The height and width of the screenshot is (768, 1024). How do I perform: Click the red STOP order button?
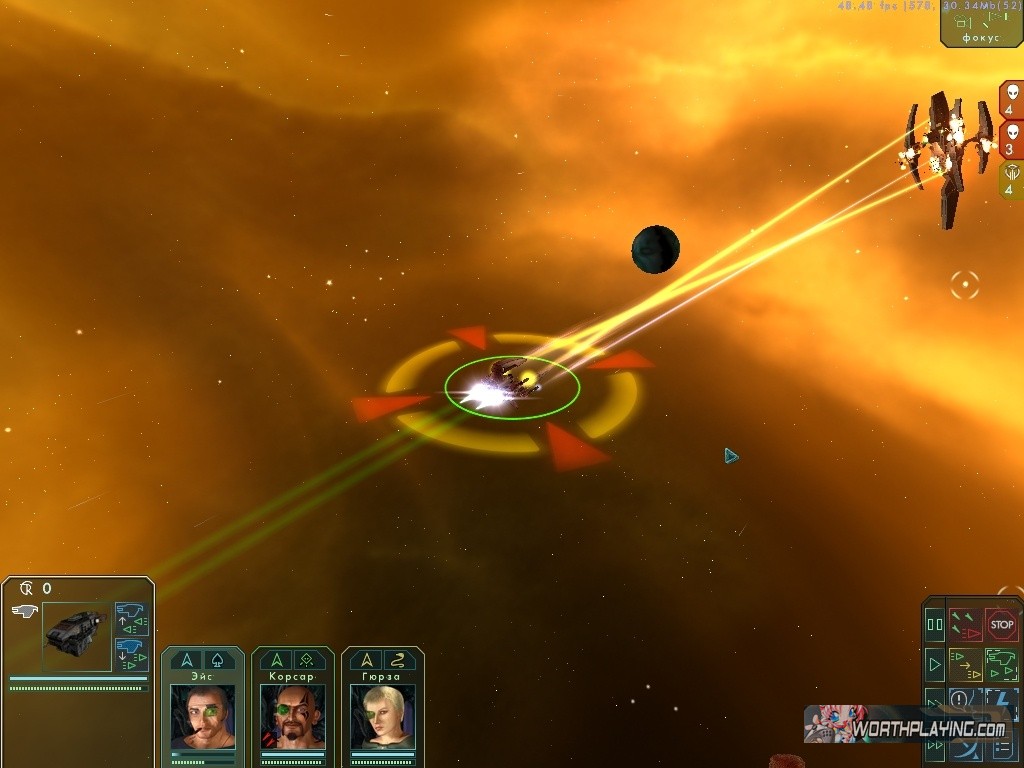pos(1001,625)
